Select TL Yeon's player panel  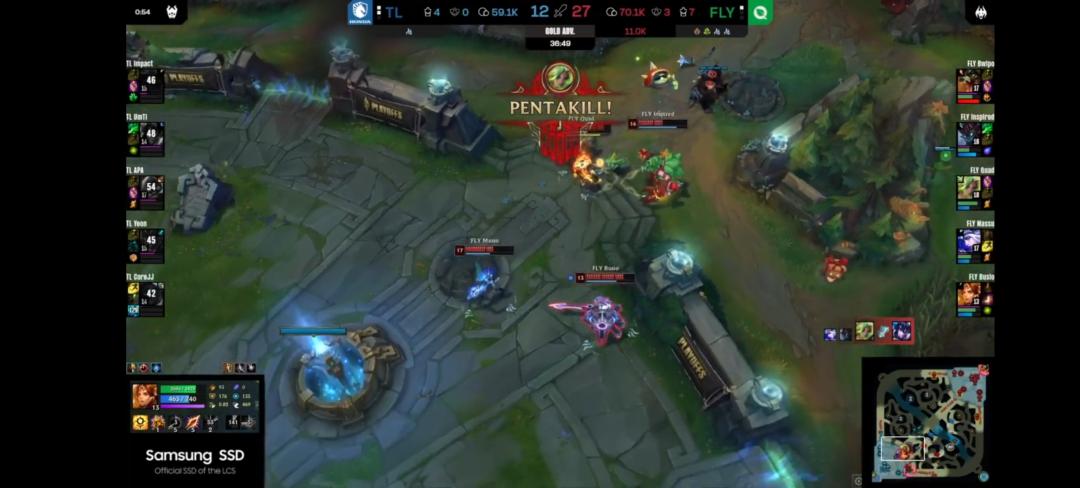(x=145, y=243)
